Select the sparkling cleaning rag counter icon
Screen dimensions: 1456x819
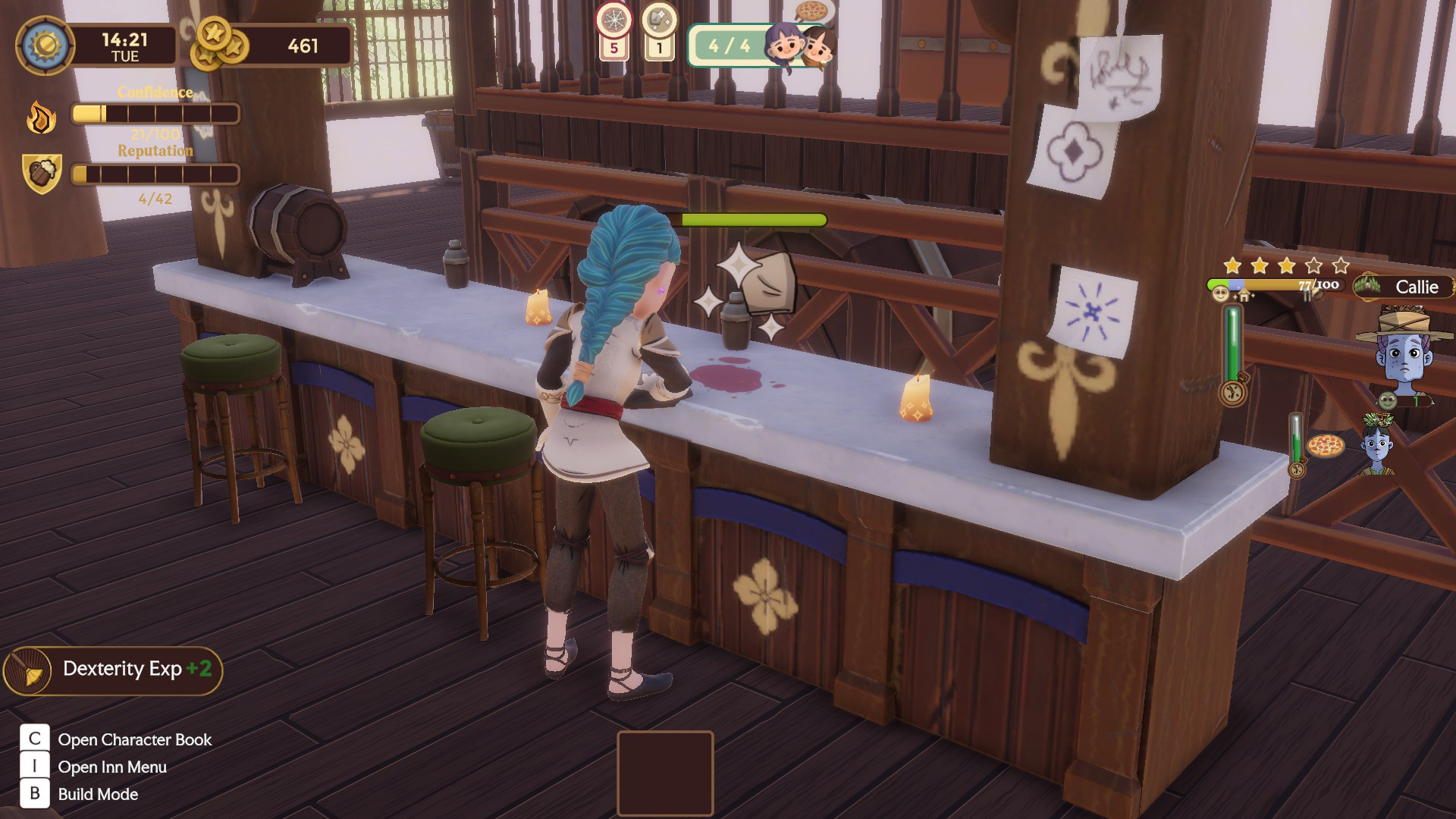coord(659,20)
